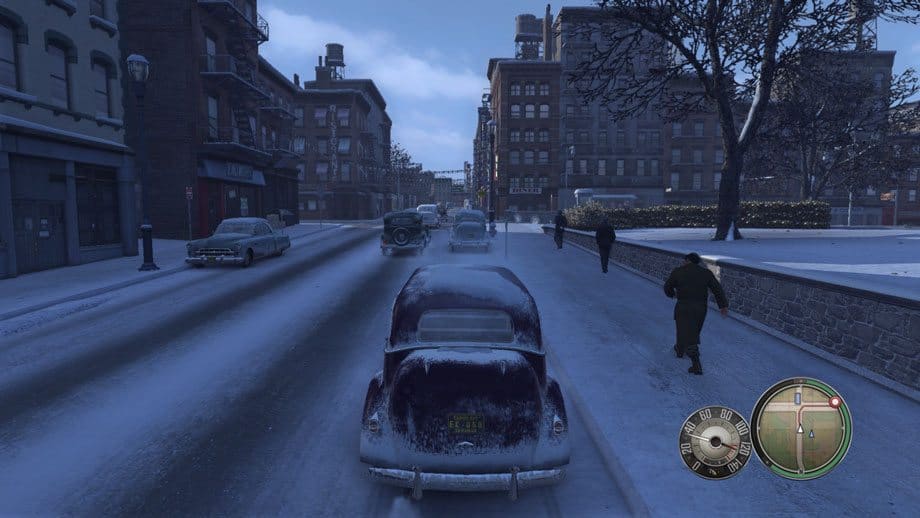
Task: Click the white player arrow on the minimap
Action: point(799,430)
